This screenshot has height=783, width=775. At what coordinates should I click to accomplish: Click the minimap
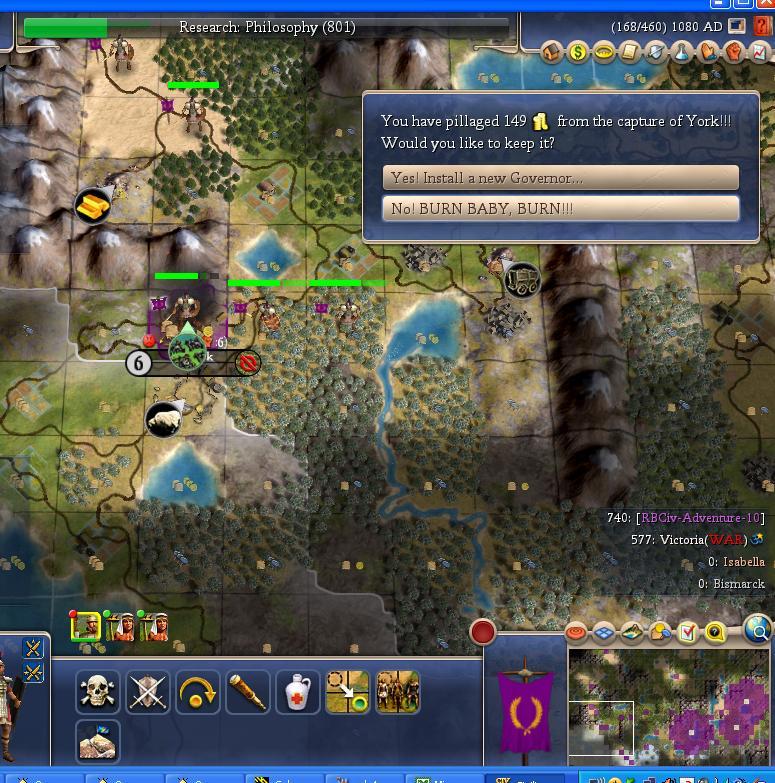tap(668, 705)
